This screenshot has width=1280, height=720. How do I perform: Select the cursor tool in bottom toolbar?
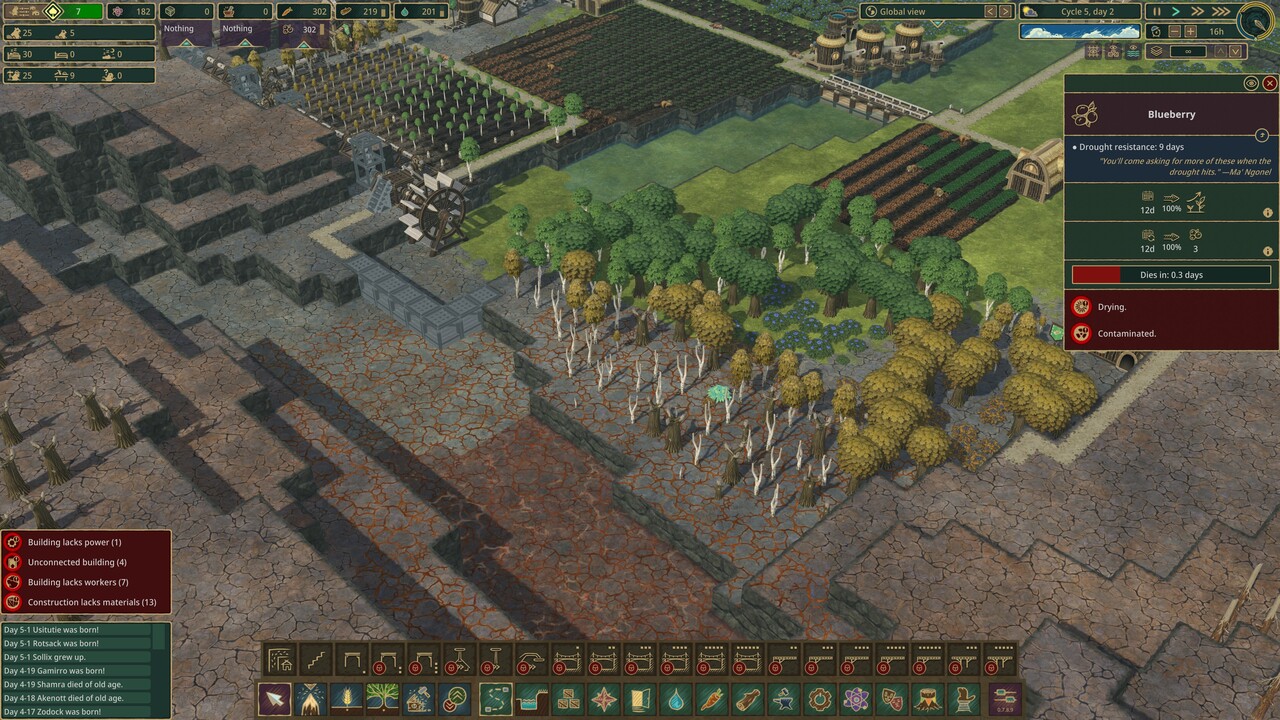(274, 698)
